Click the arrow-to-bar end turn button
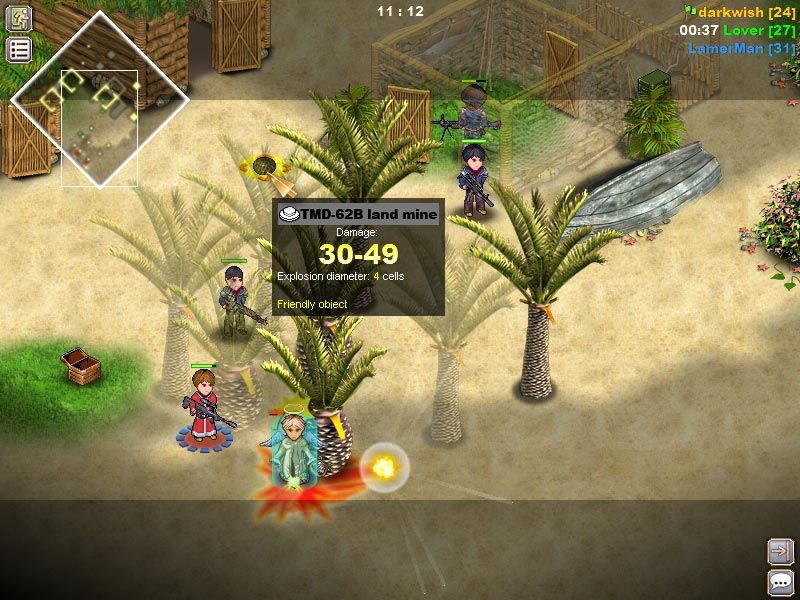This screenshot has height=600, width=800. coord(780,550)
